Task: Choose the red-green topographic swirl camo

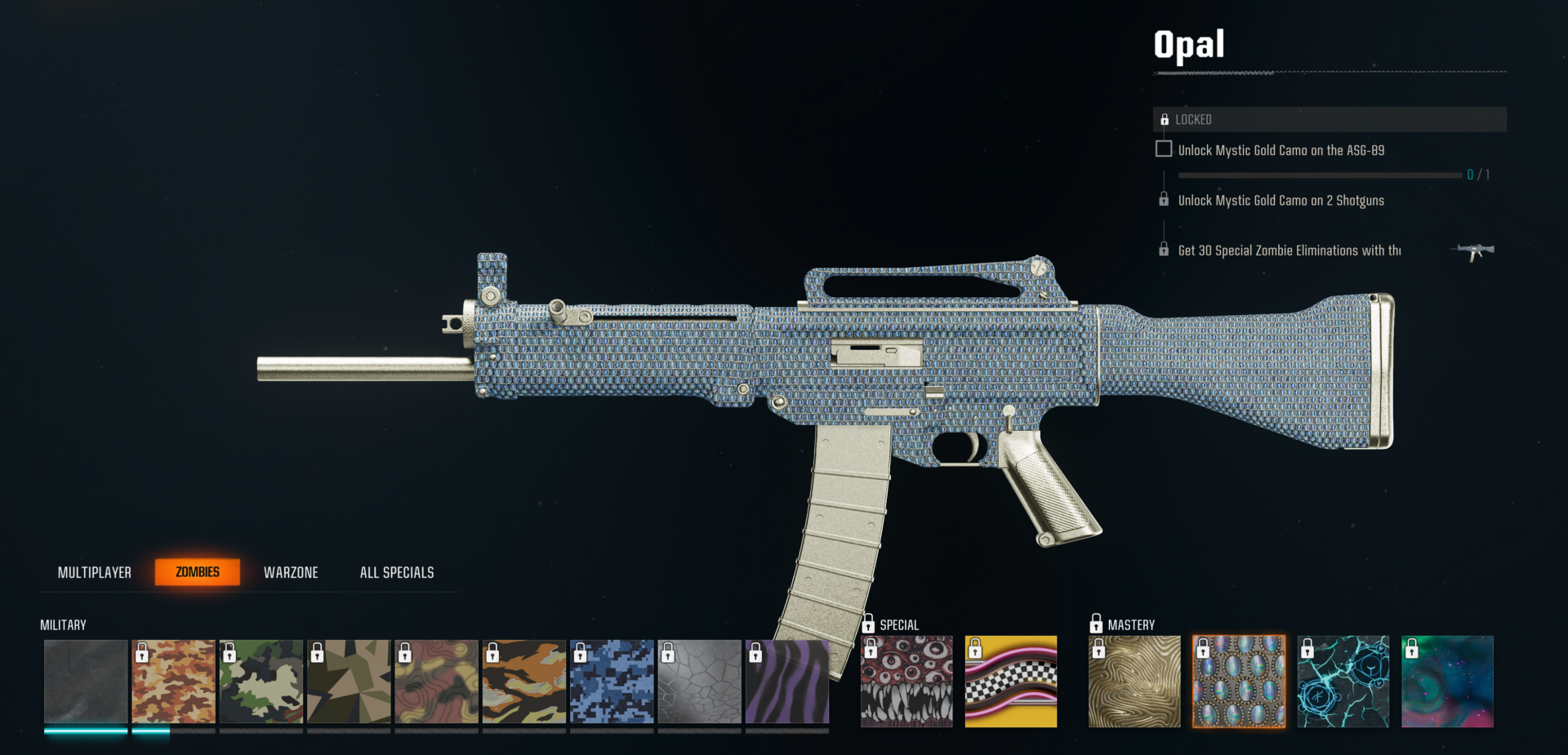Action: click(436, 682)
